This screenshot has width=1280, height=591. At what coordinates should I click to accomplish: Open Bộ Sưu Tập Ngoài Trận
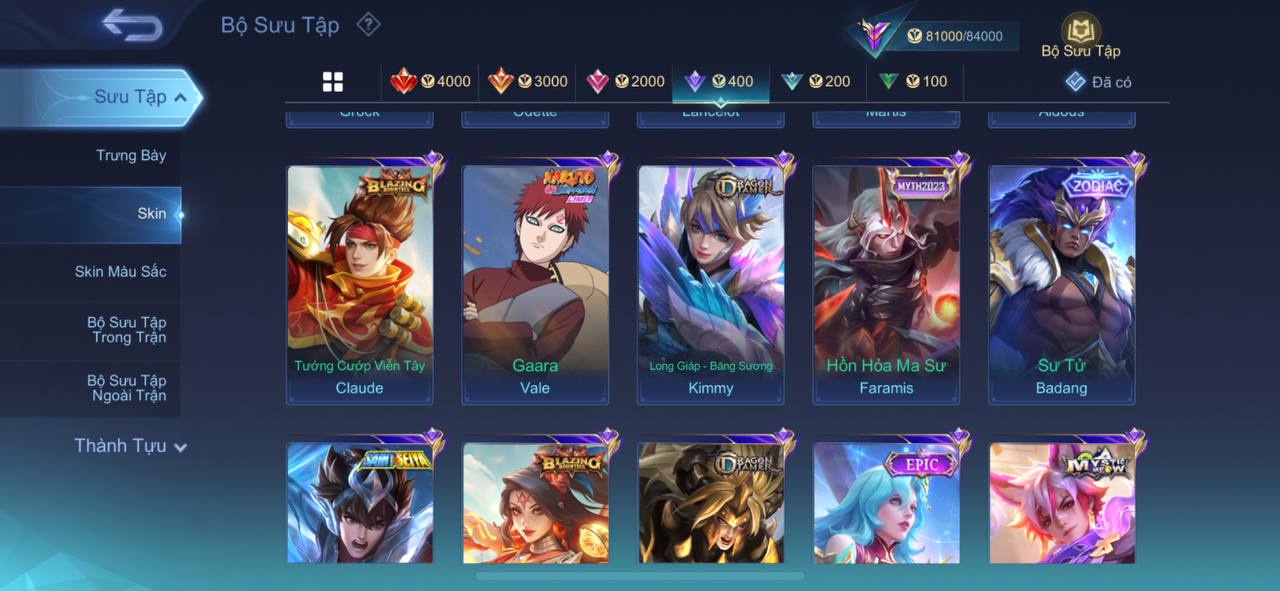[126, 388]
